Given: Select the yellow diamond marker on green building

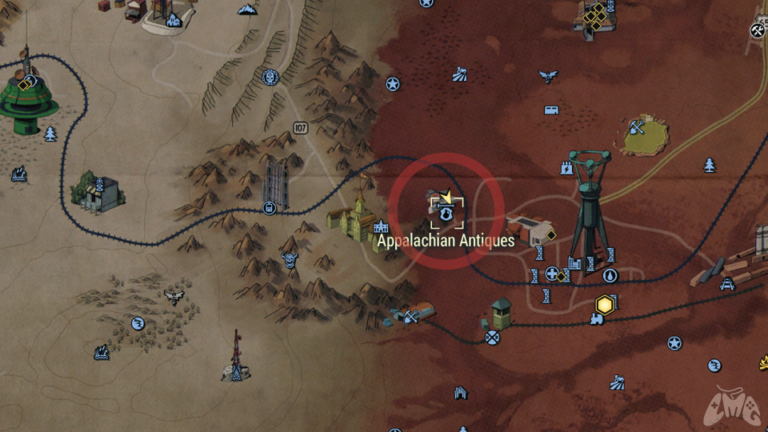Looking at the screenshot, I should [x=24, y=84].
